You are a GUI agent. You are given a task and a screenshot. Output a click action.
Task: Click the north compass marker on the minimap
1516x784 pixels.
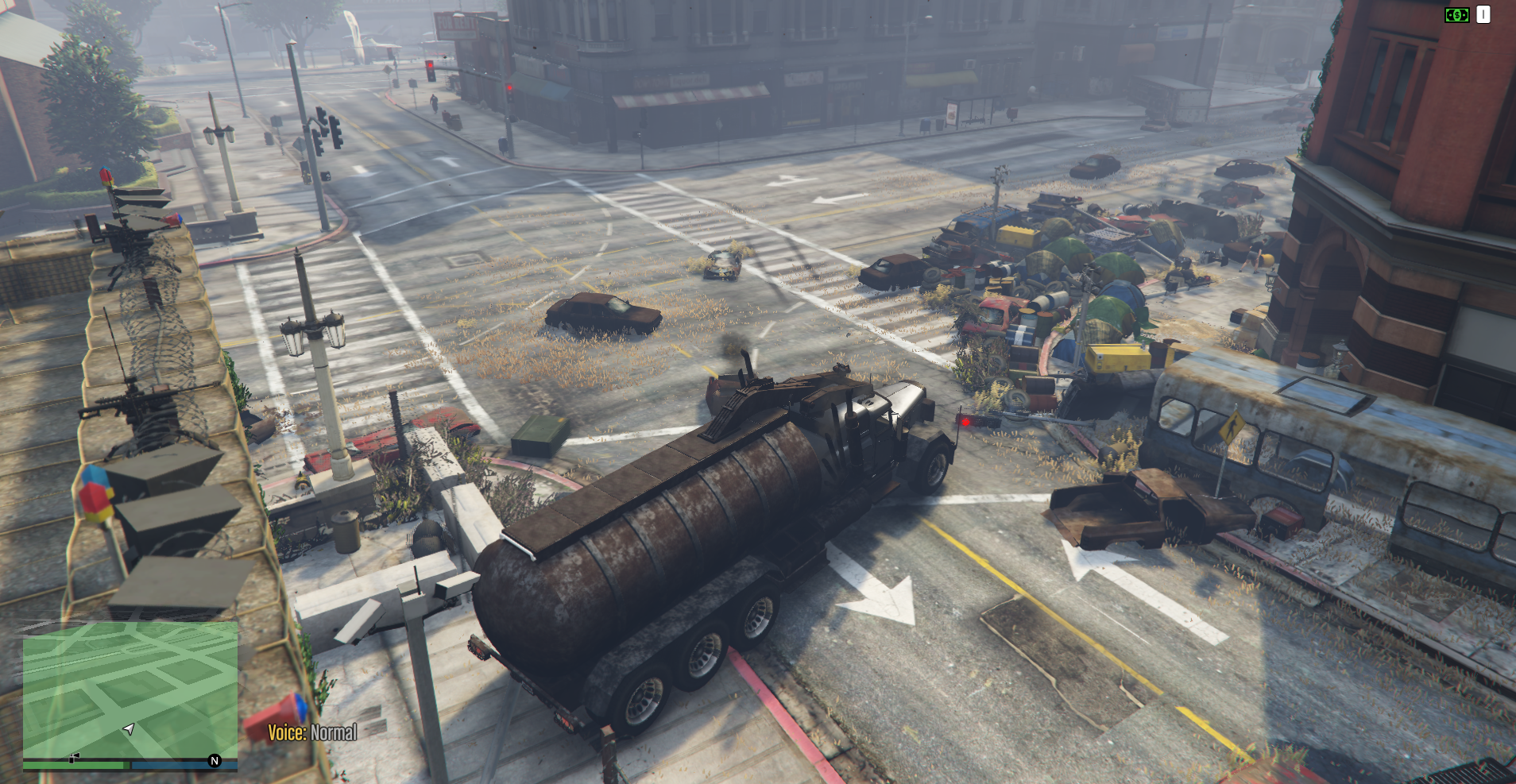[214, 761]
